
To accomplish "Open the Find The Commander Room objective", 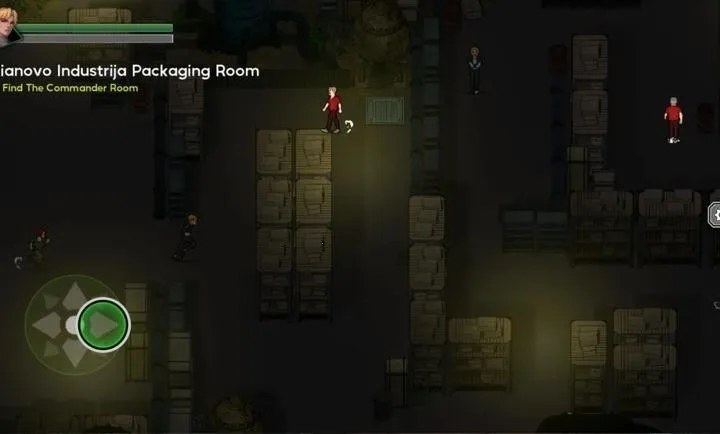I will click(x=70, y=88).
